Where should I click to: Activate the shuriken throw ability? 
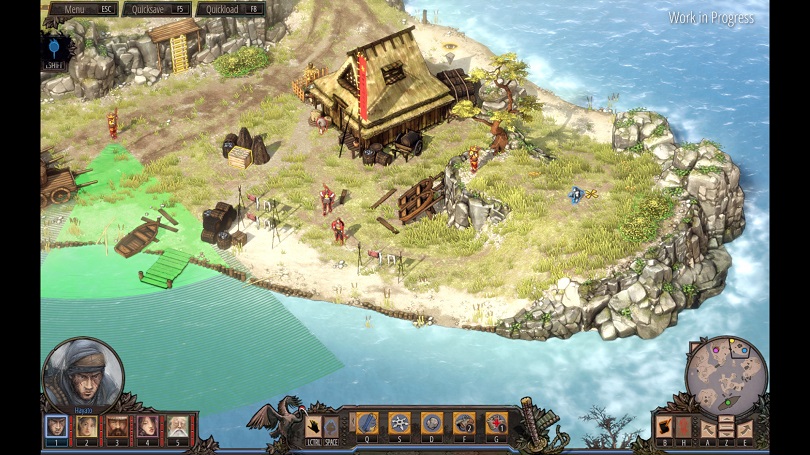pos(399,422)
